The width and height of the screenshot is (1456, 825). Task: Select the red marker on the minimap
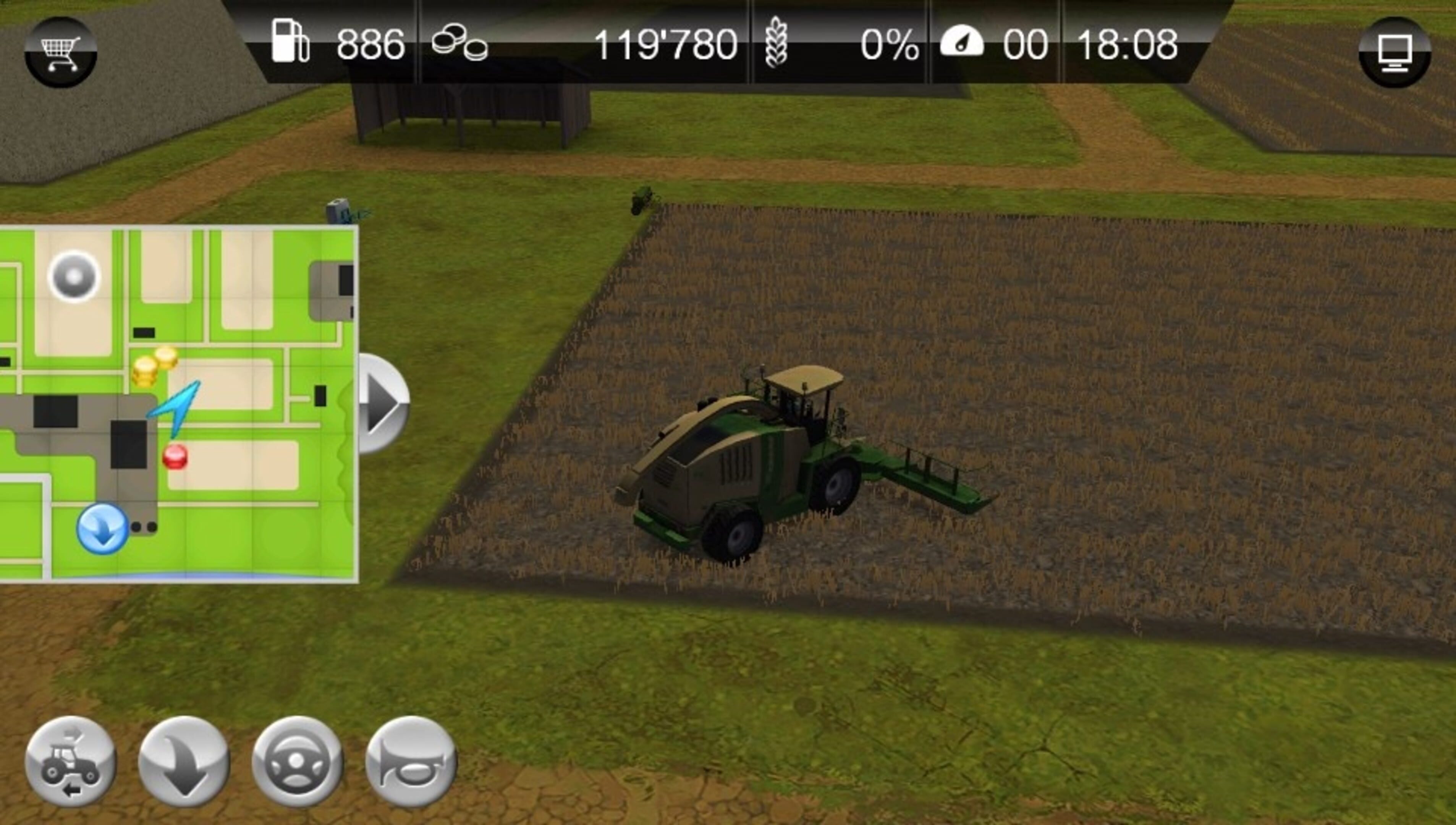[x=175, y=457]
